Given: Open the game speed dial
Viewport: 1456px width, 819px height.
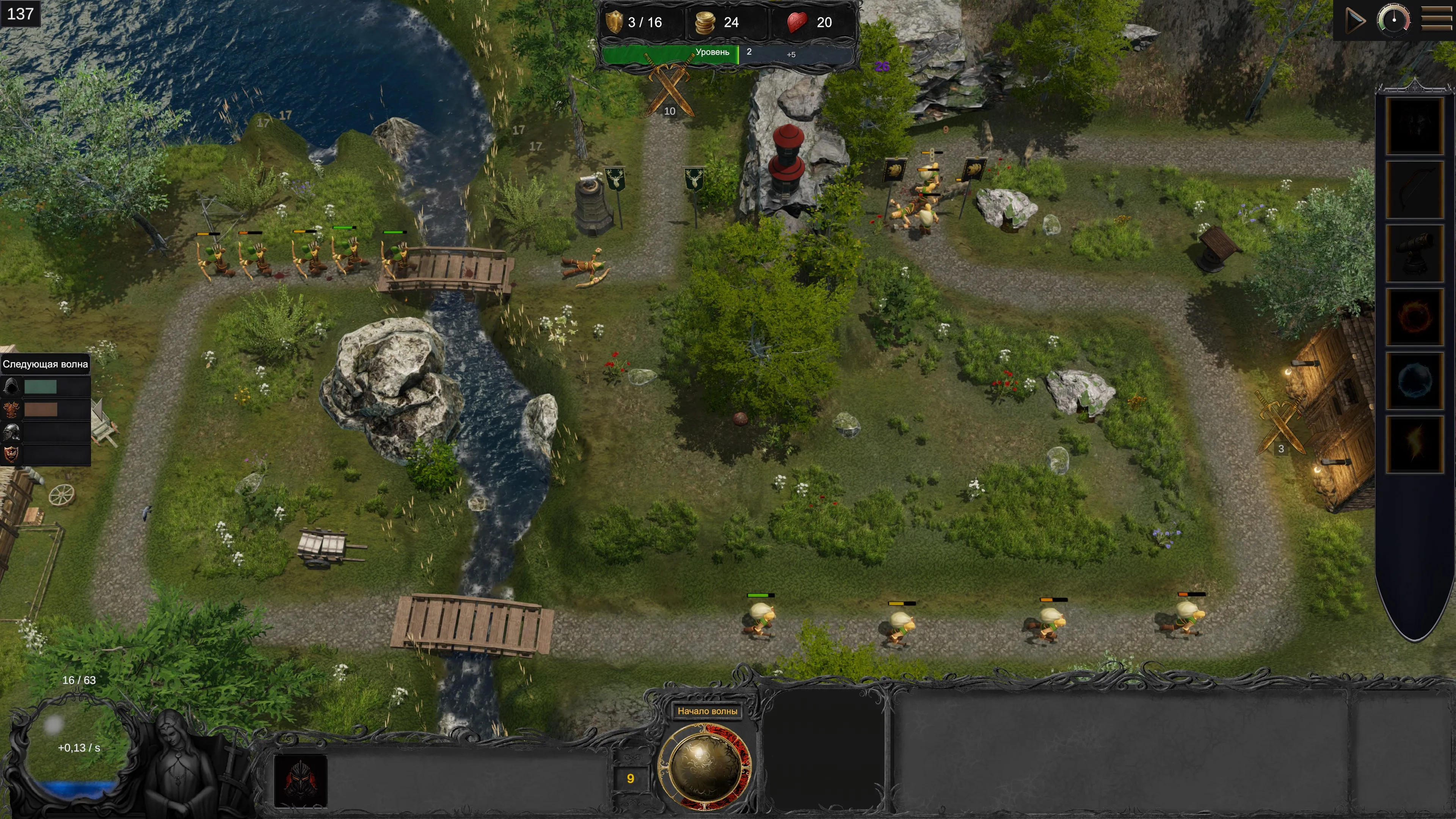Looking at the screenshot, I should (1393, 20).
